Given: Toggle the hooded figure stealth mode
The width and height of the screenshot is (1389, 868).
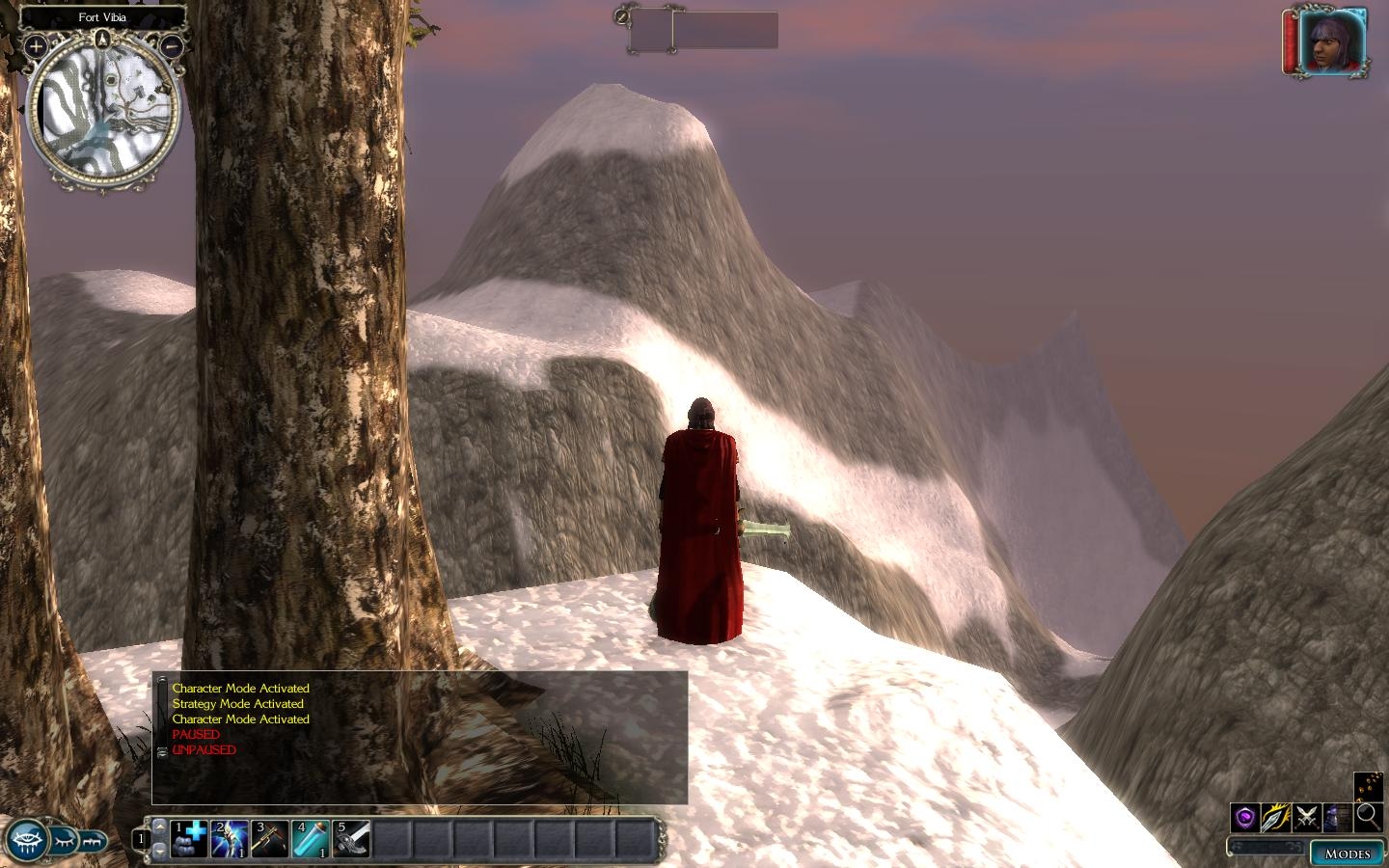Looking at the screenshot, I should click(x=1338, y=818).
